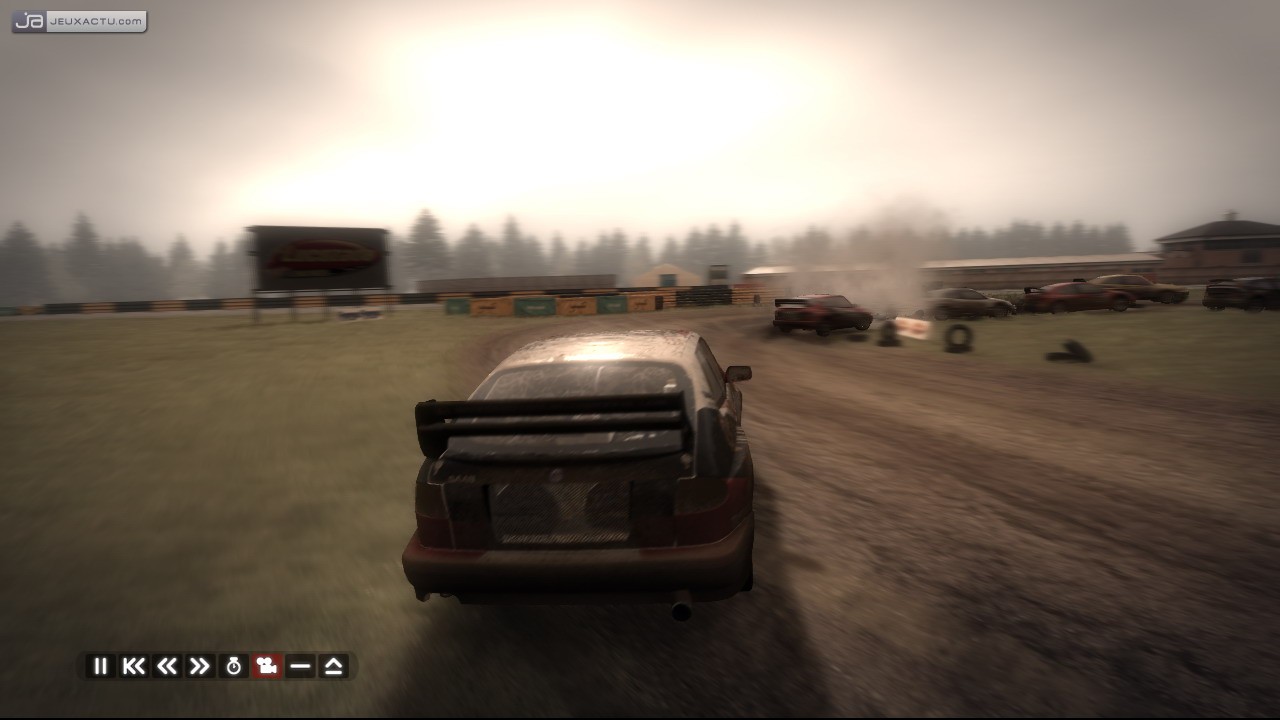The height and width of the screenshot is (720, 1280).
Task: Open the JeuxActu.com watermark logo
Action: (x=79, y=21)
